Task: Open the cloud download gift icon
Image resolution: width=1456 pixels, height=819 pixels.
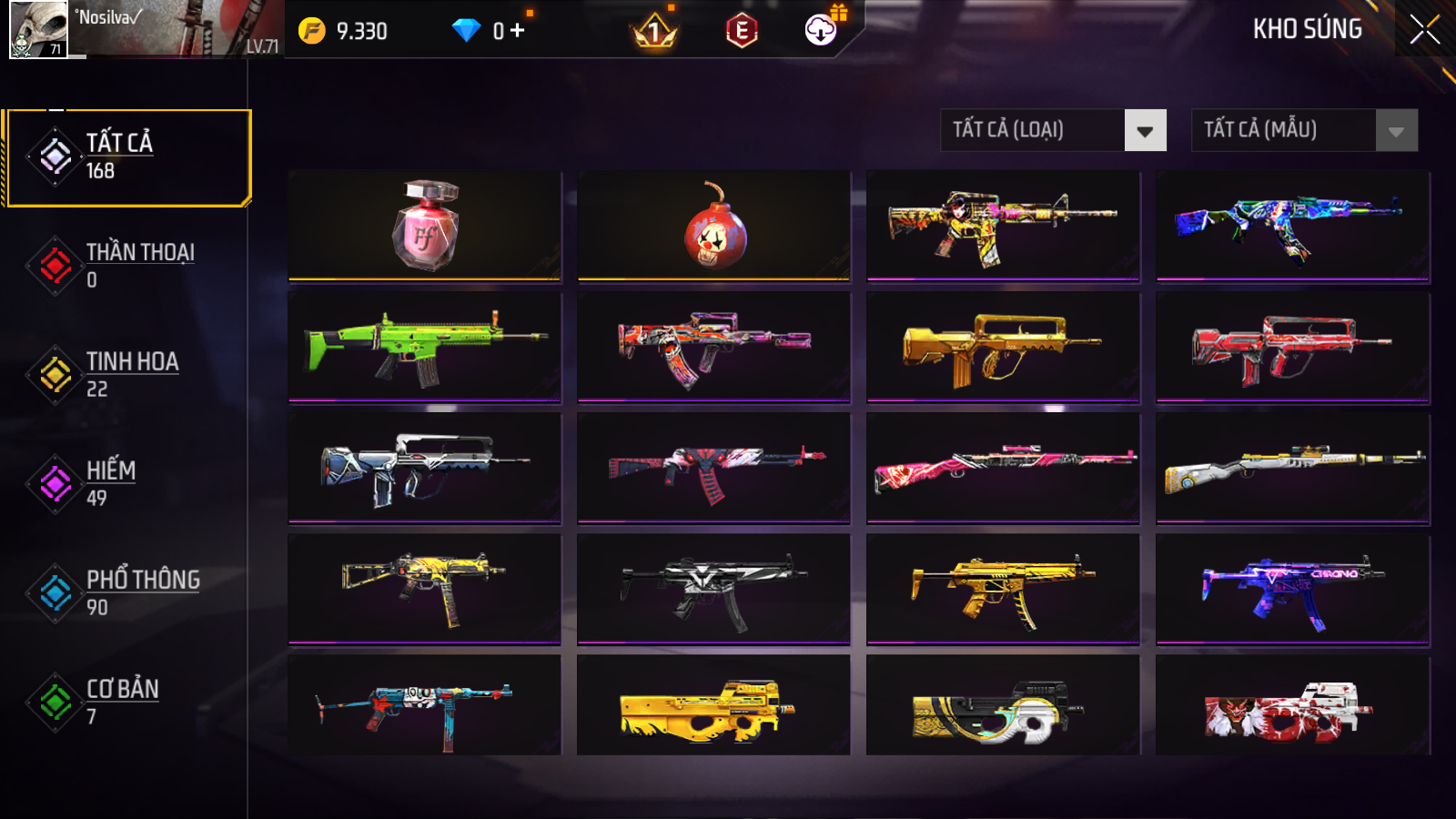Action: (822, 29)
